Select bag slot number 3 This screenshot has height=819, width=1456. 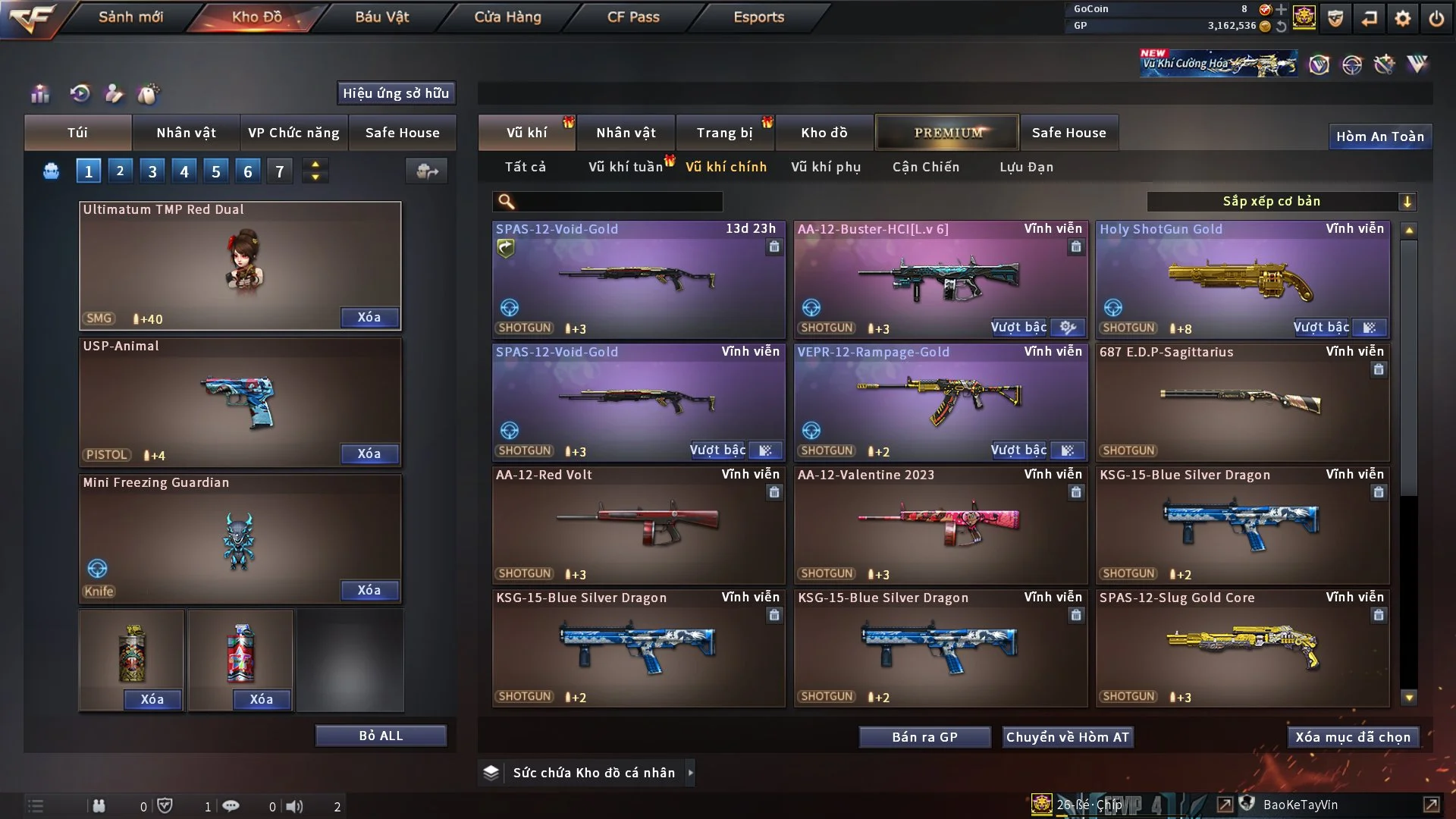pyautogui.click(x=152, y=171)
